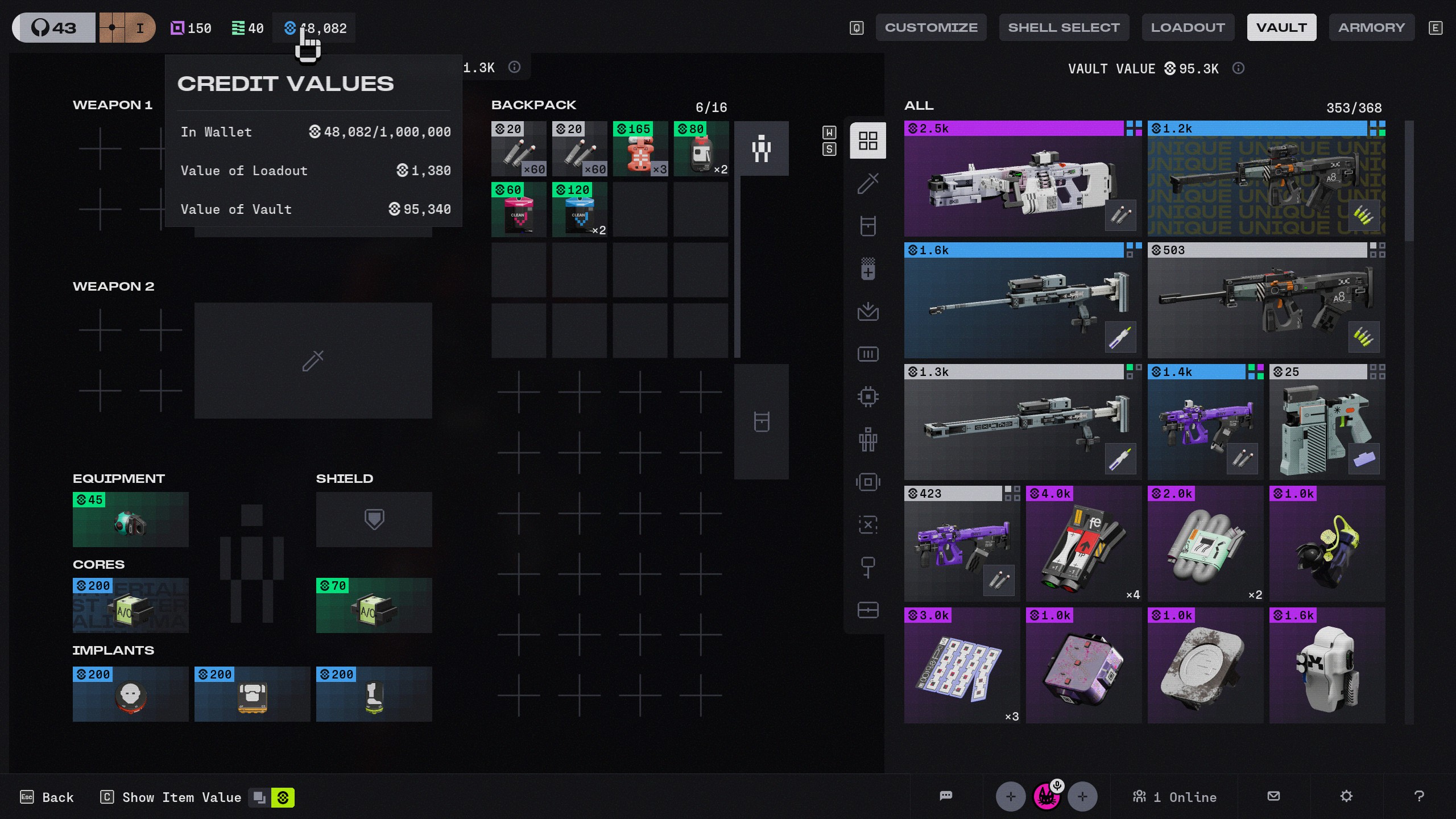
Task: Open the help question mark
Action: (1418, 796)
